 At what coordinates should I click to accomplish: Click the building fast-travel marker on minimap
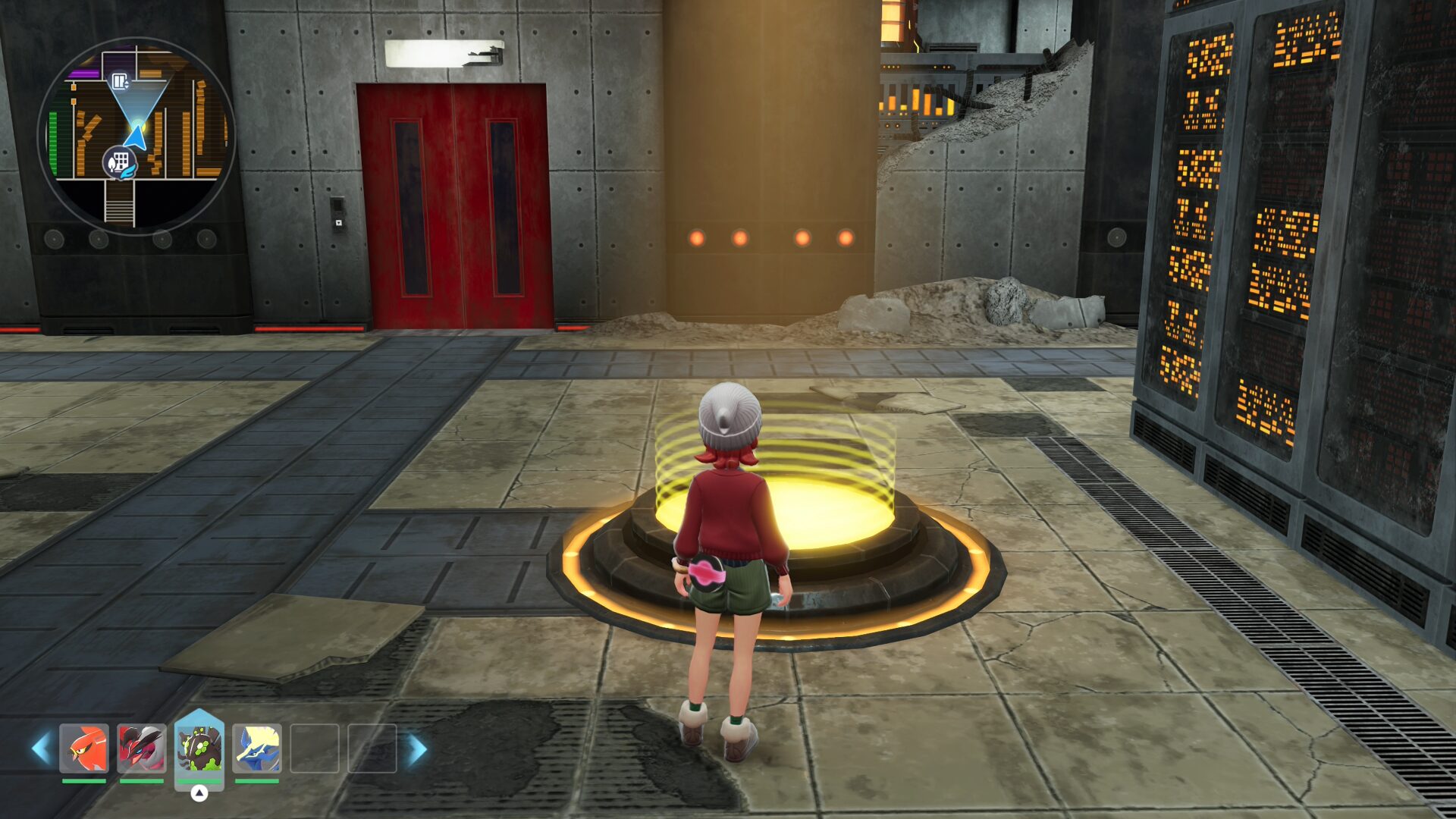coord(119,162)
